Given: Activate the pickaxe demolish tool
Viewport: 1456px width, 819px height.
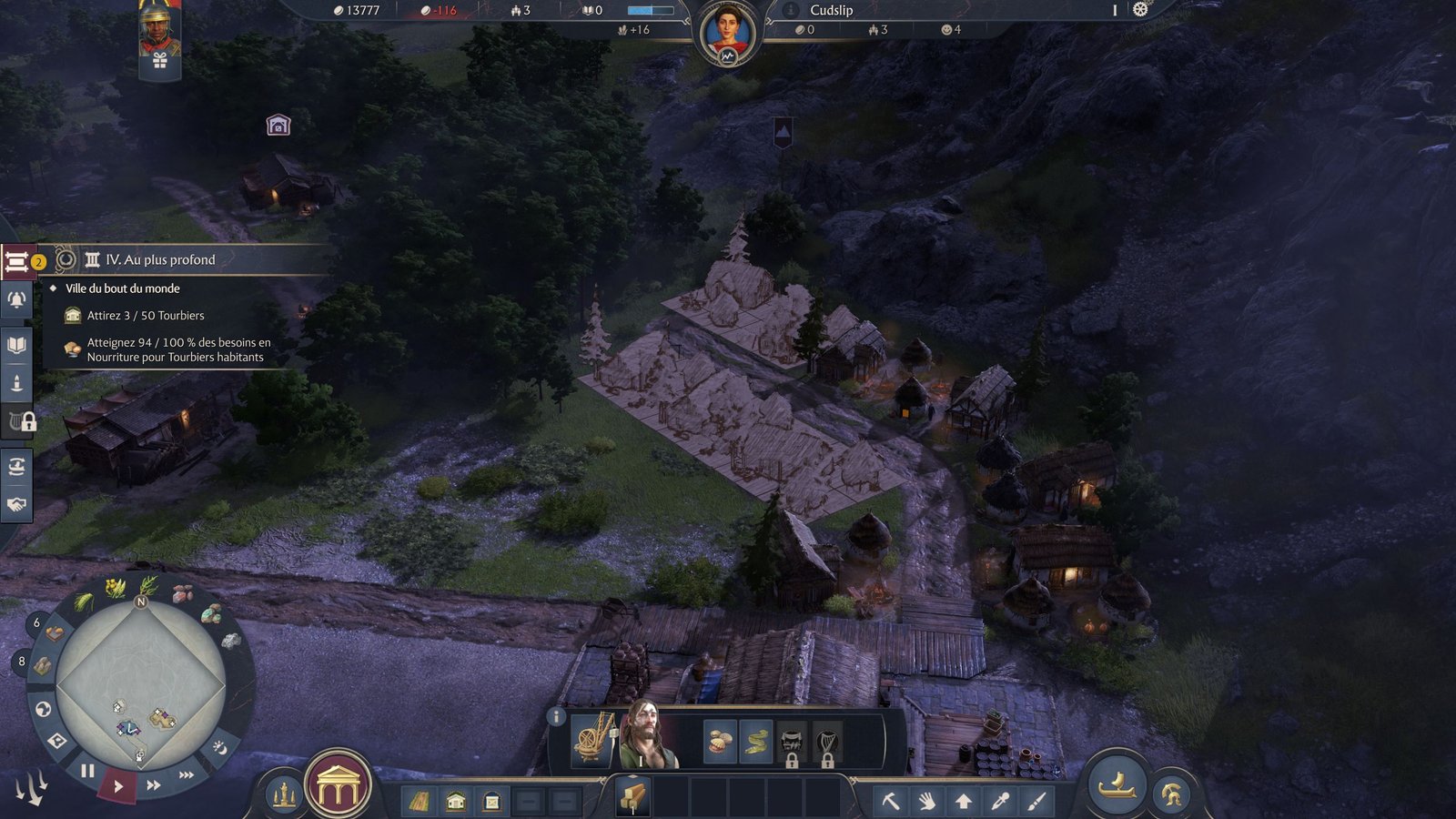Looking at the screenshot, I should [x=891, y=801].
